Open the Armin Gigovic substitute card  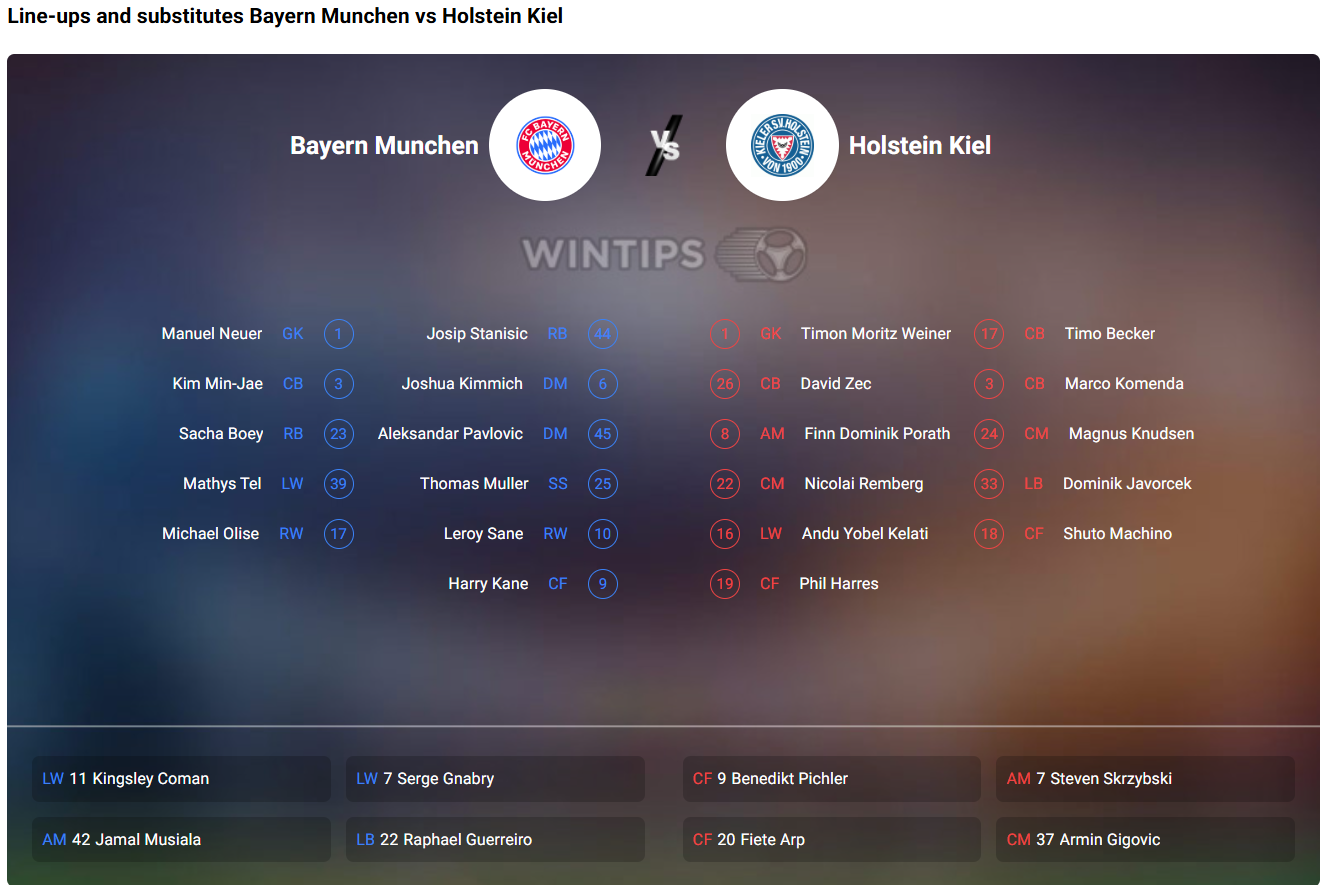pos(1145,839)
